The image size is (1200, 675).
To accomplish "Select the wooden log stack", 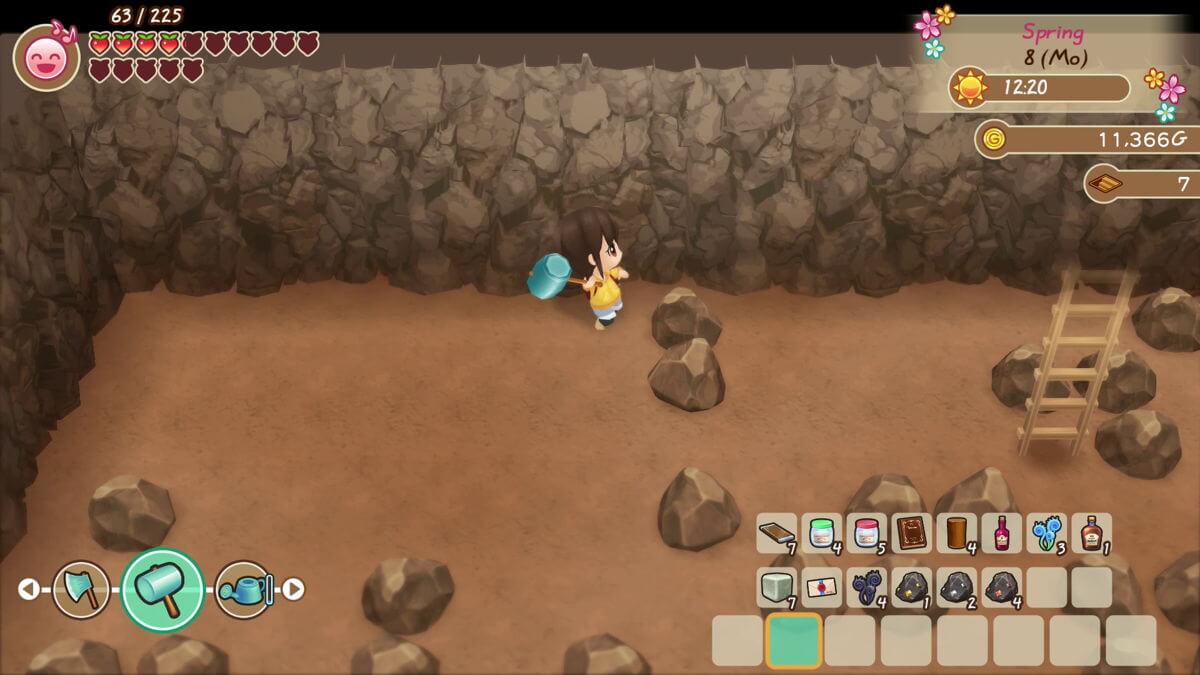I will point(957,534).
